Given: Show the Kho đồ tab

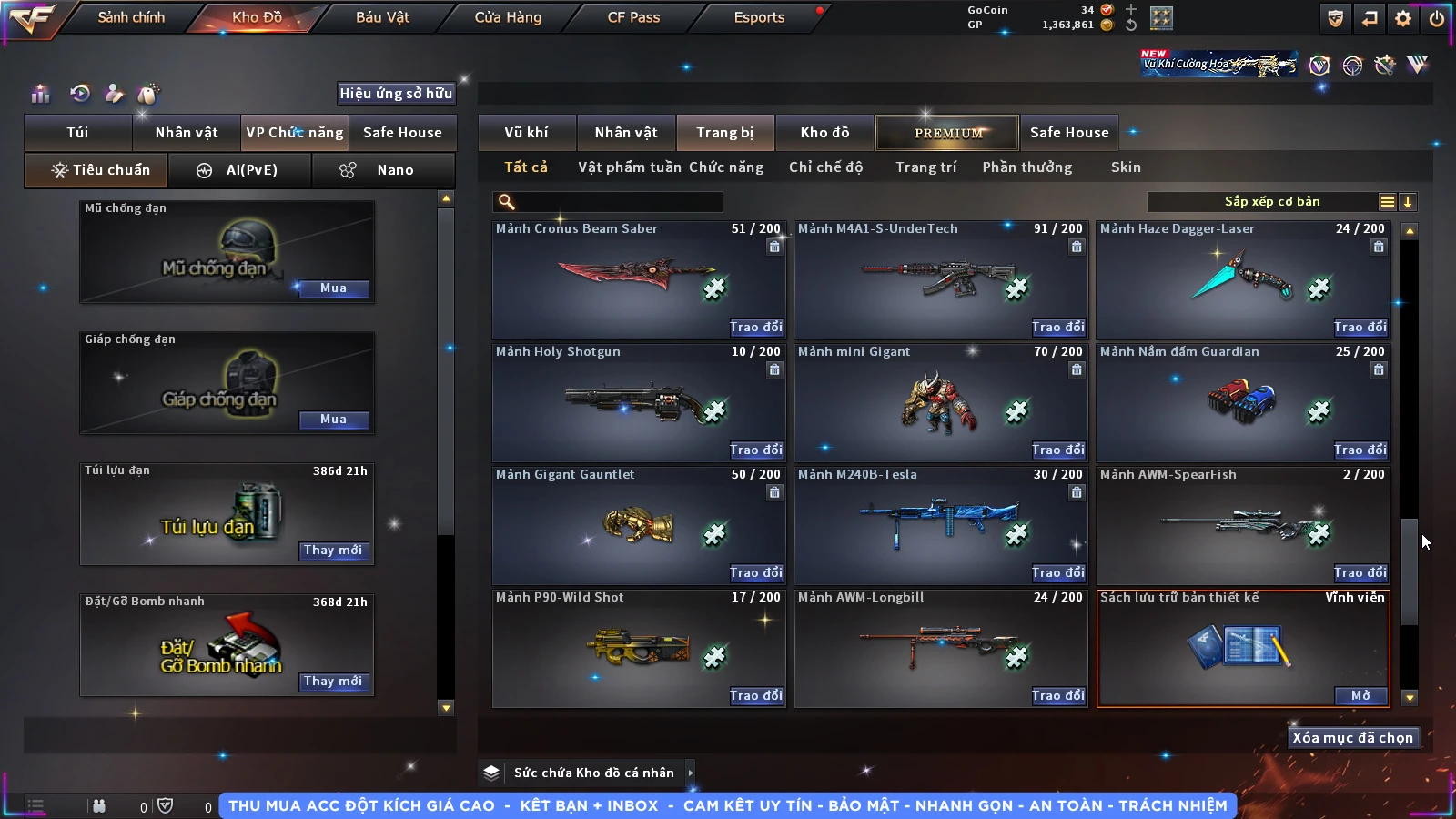Looking at the screenshot, I should 824,133.
